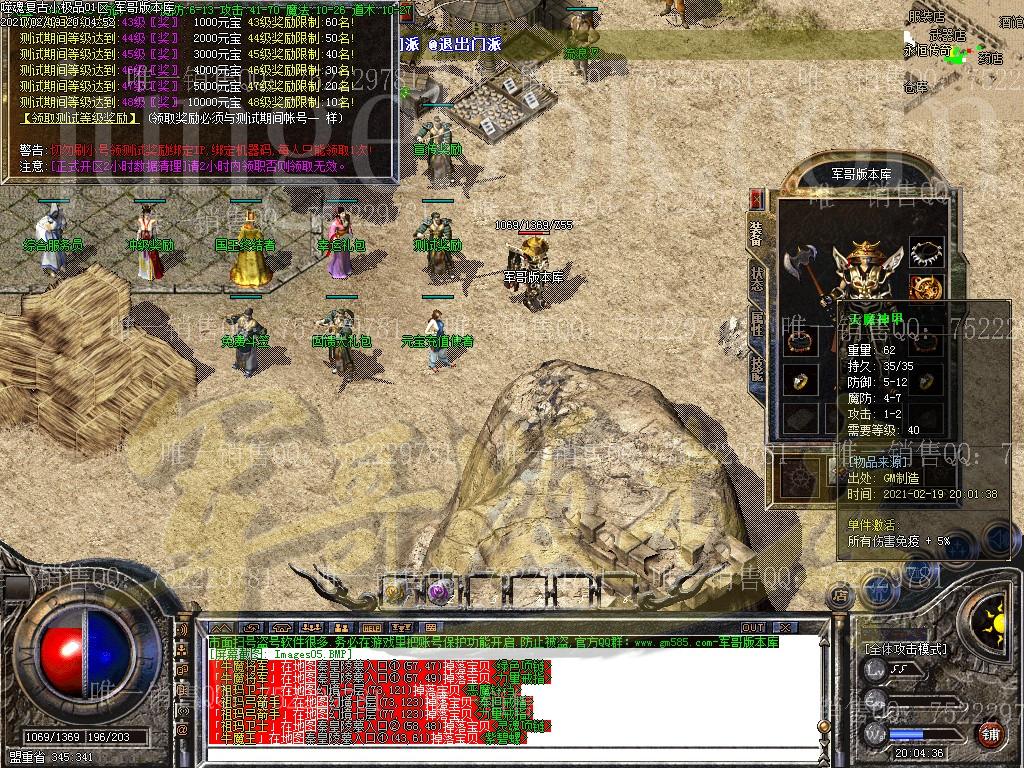Select the spiked necklace equipment slot

pyautogui.click(x=927, y=252)
